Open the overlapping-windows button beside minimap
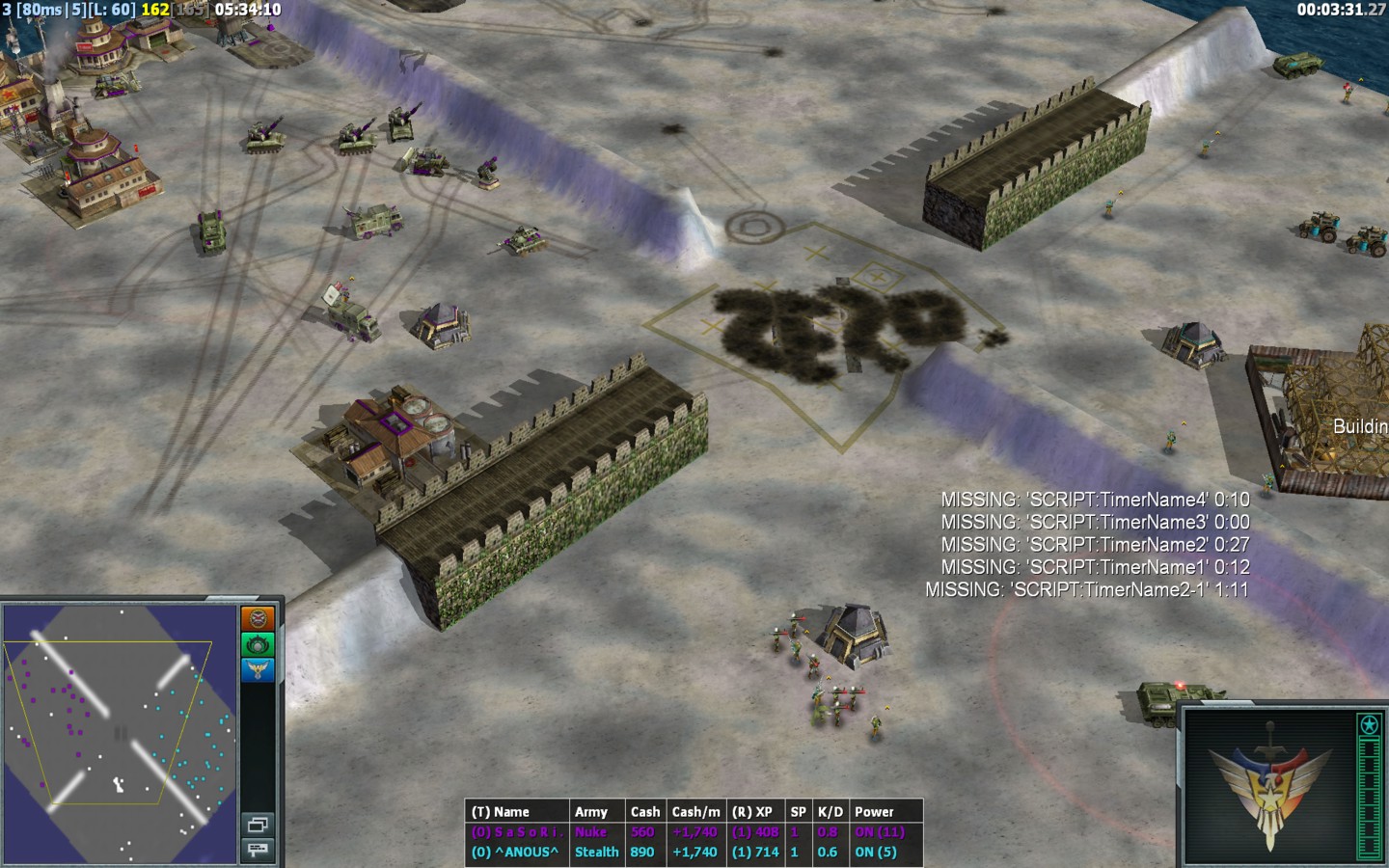The image size is (1389, 868). [258, 825]
